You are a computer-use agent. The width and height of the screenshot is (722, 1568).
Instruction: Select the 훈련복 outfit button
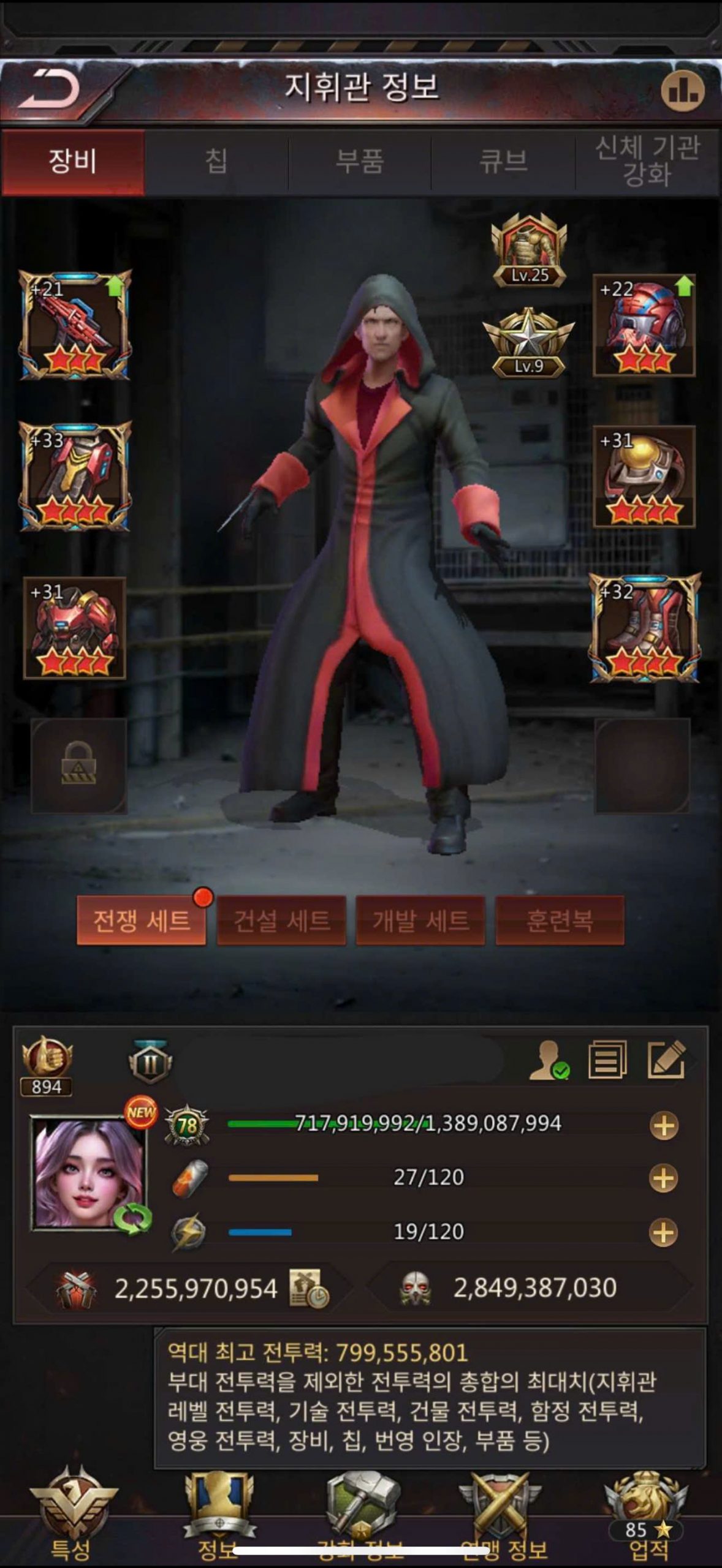560,921
